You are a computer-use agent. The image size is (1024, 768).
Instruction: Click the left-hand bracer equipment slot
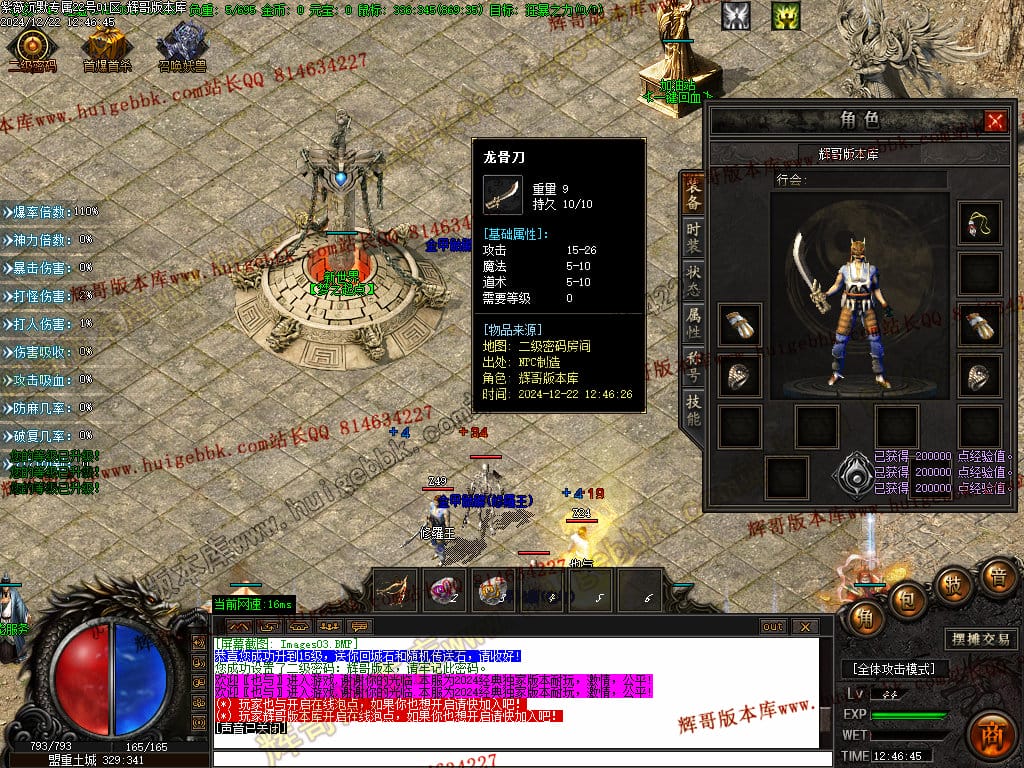click(739, 325)
